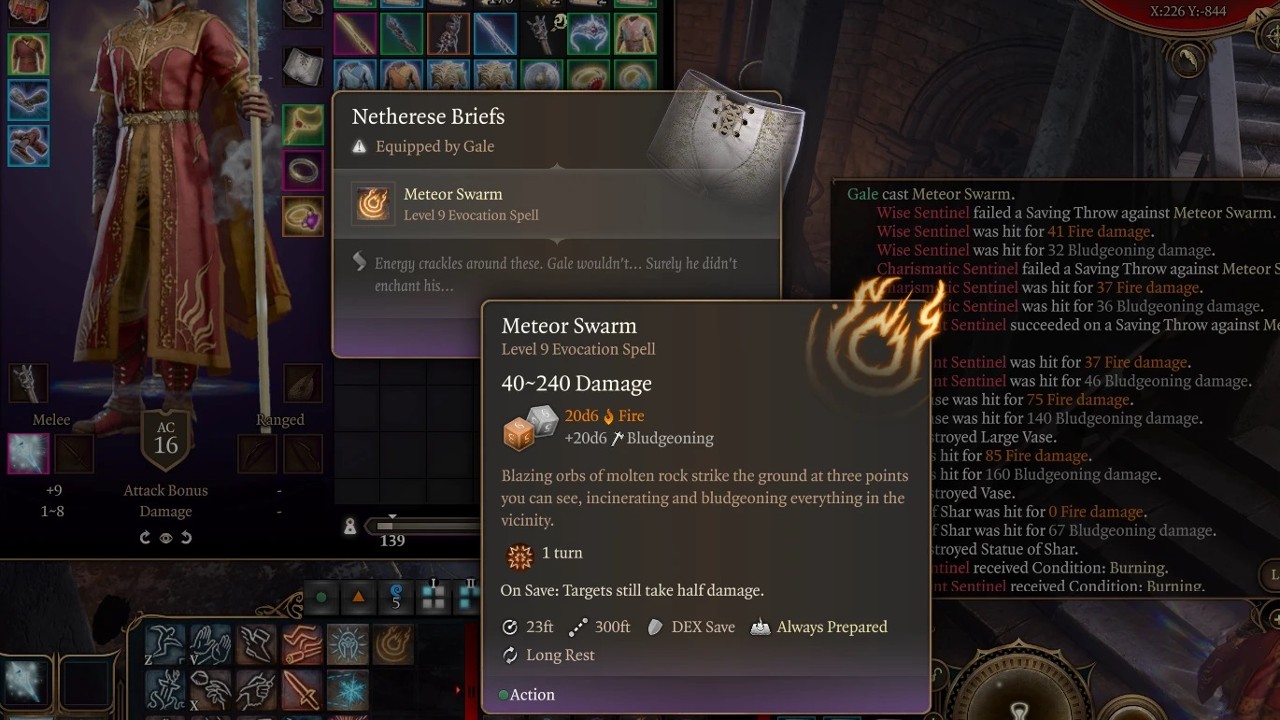Click the amulet equipment slot

point(302,124)
